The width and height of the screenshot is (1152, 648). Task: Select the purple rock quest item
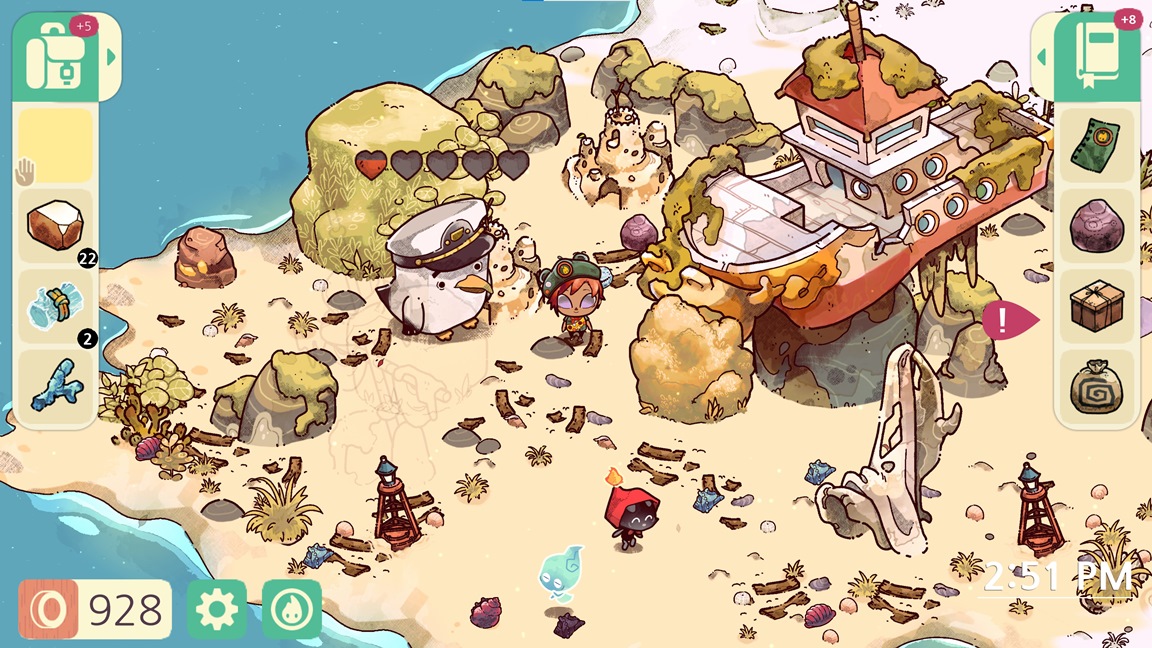pos(1097,226)
